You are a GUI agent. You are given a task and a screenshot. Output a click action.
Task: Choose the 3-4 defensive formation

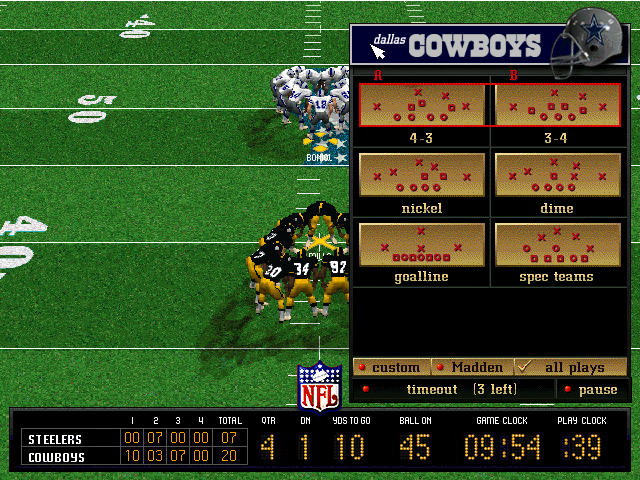coord(557,105)
